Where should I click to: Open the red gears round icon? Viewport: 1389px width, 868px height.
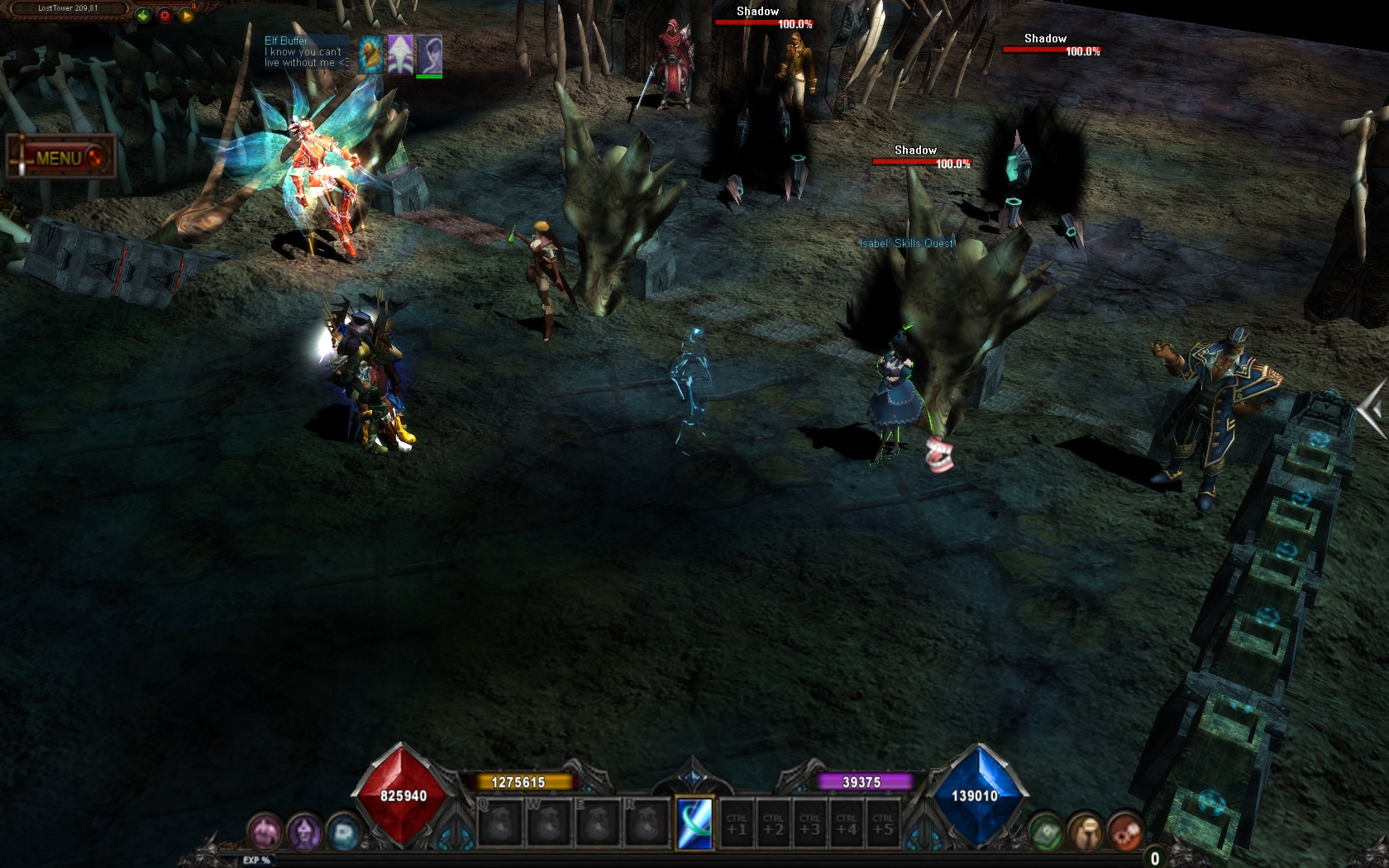1124,832
